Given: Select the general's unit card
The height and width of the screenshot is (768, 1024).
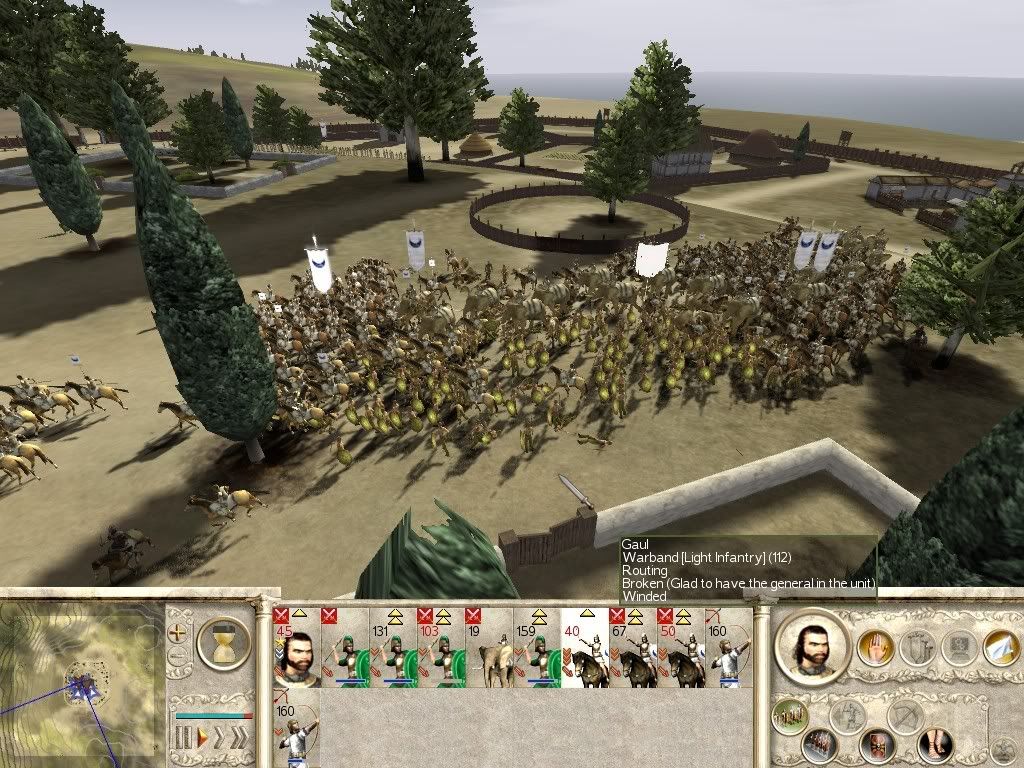Looking at the screenshot, I should (296, 648).
